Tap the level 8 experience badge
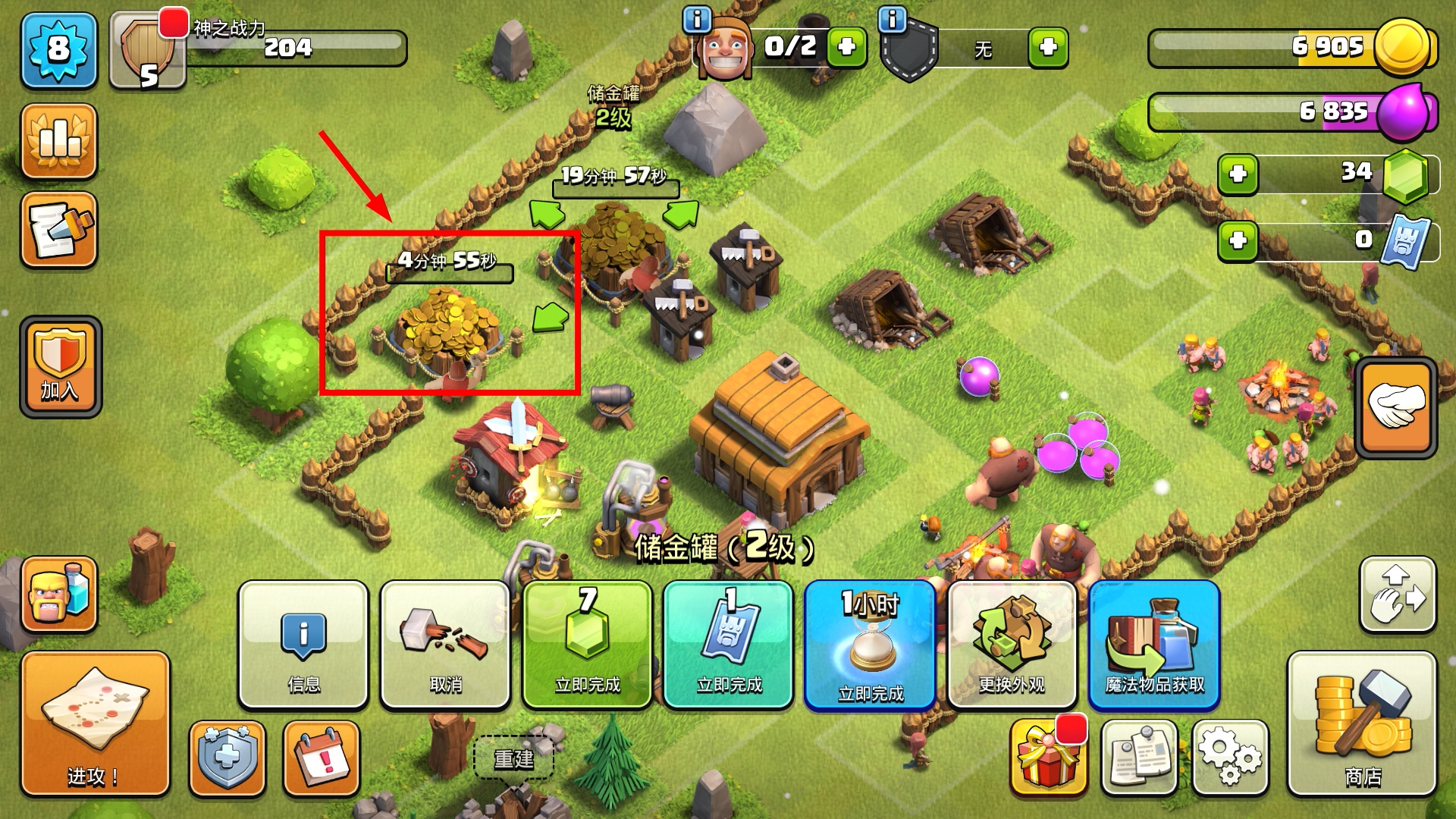 click(59, 50)
